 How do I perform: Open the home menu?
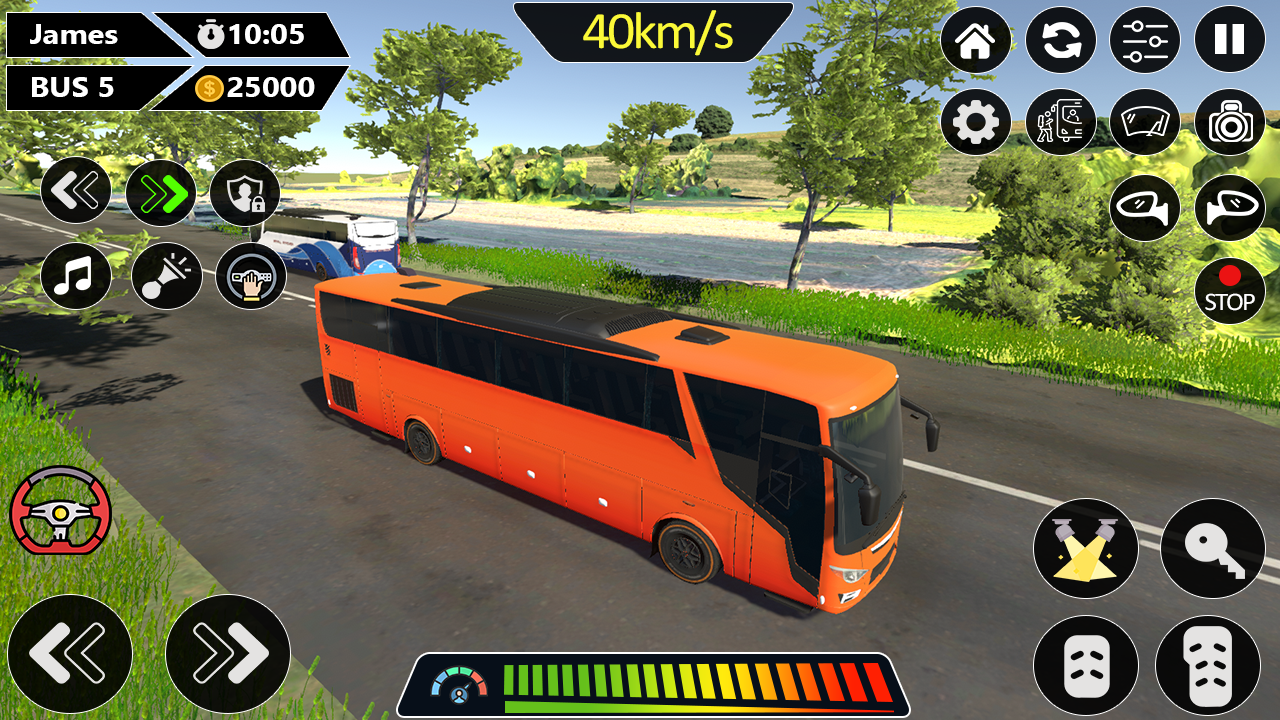point(975,40)
